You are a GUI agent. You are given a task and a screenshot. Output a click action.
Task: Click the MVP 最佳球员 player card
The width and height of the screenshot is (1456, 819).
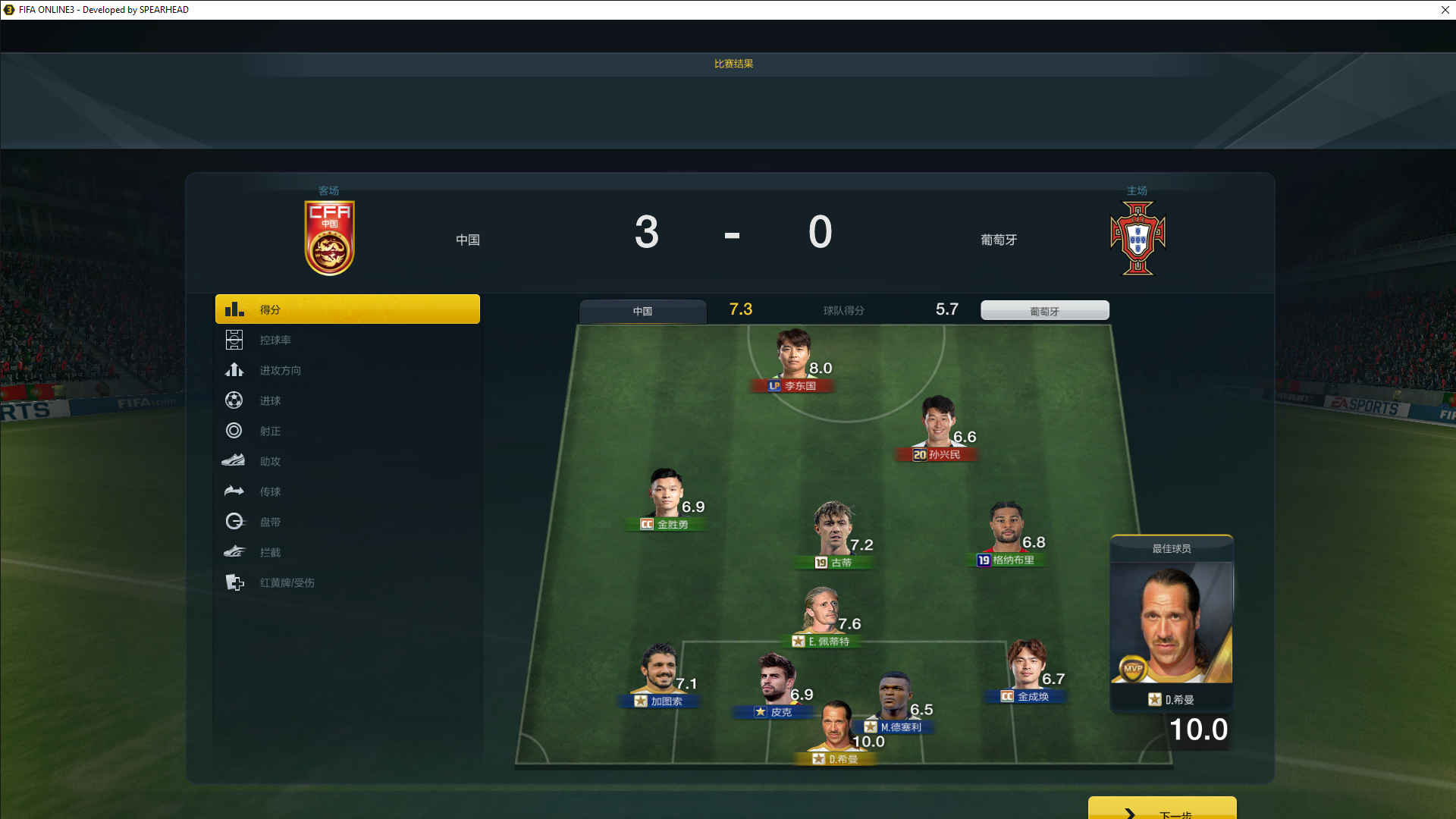tap(1171, 623)
